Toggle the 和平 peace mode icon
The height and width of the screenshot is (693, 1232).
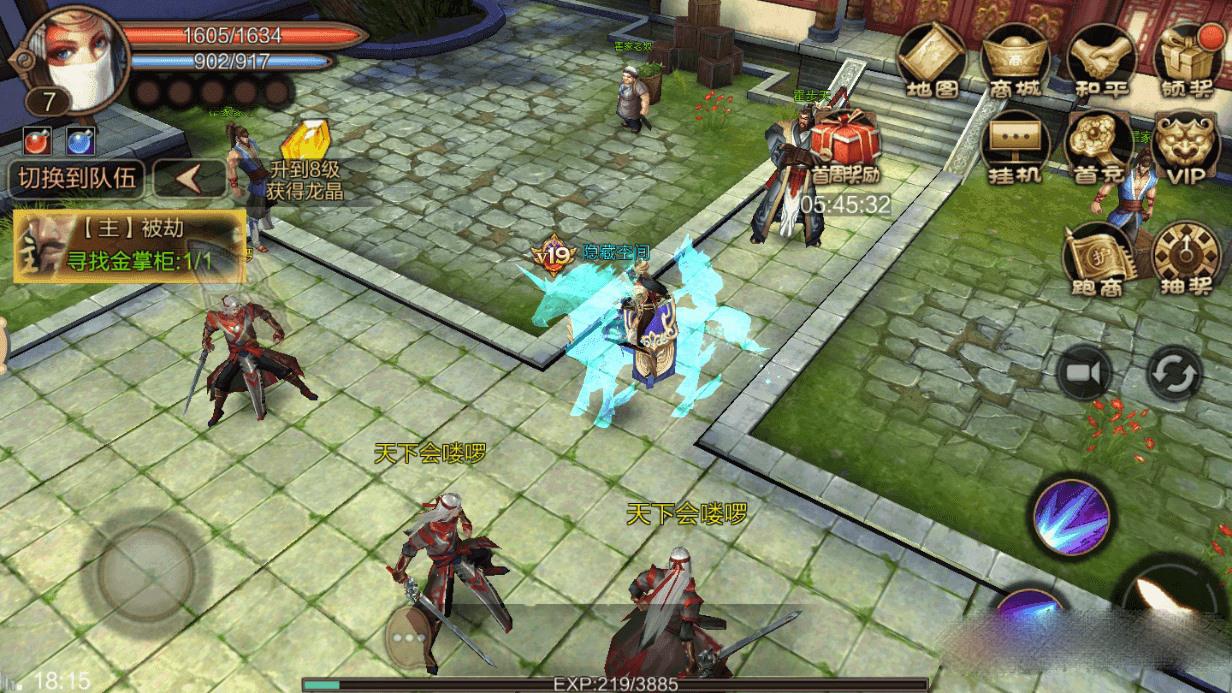[1099, 58]
